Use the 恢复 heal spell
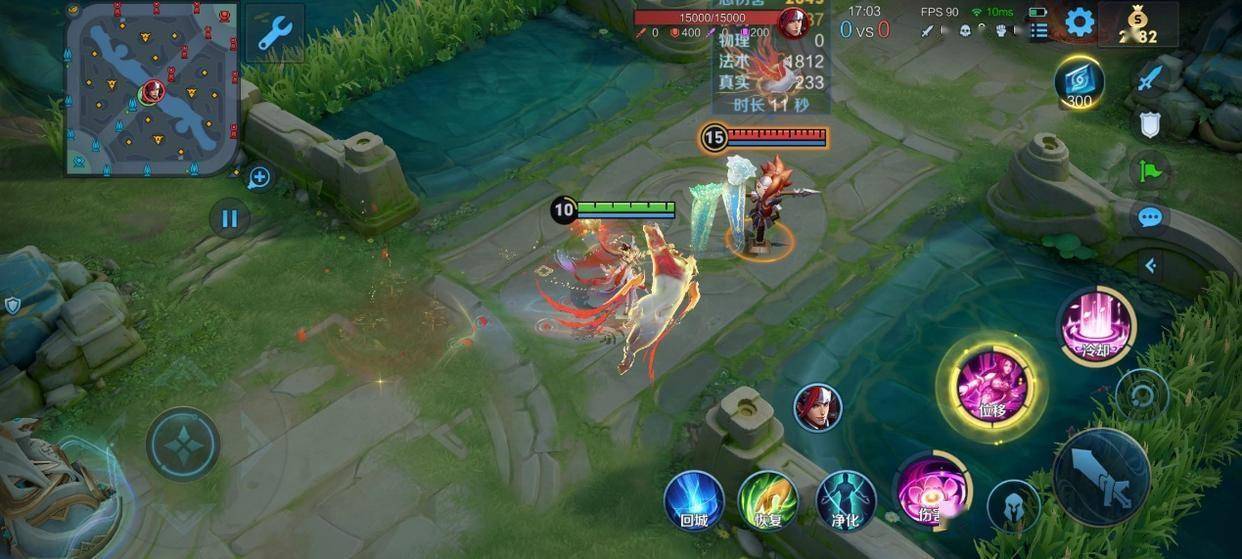Viewport: 1242px width, 559px height. pos(768,499)
